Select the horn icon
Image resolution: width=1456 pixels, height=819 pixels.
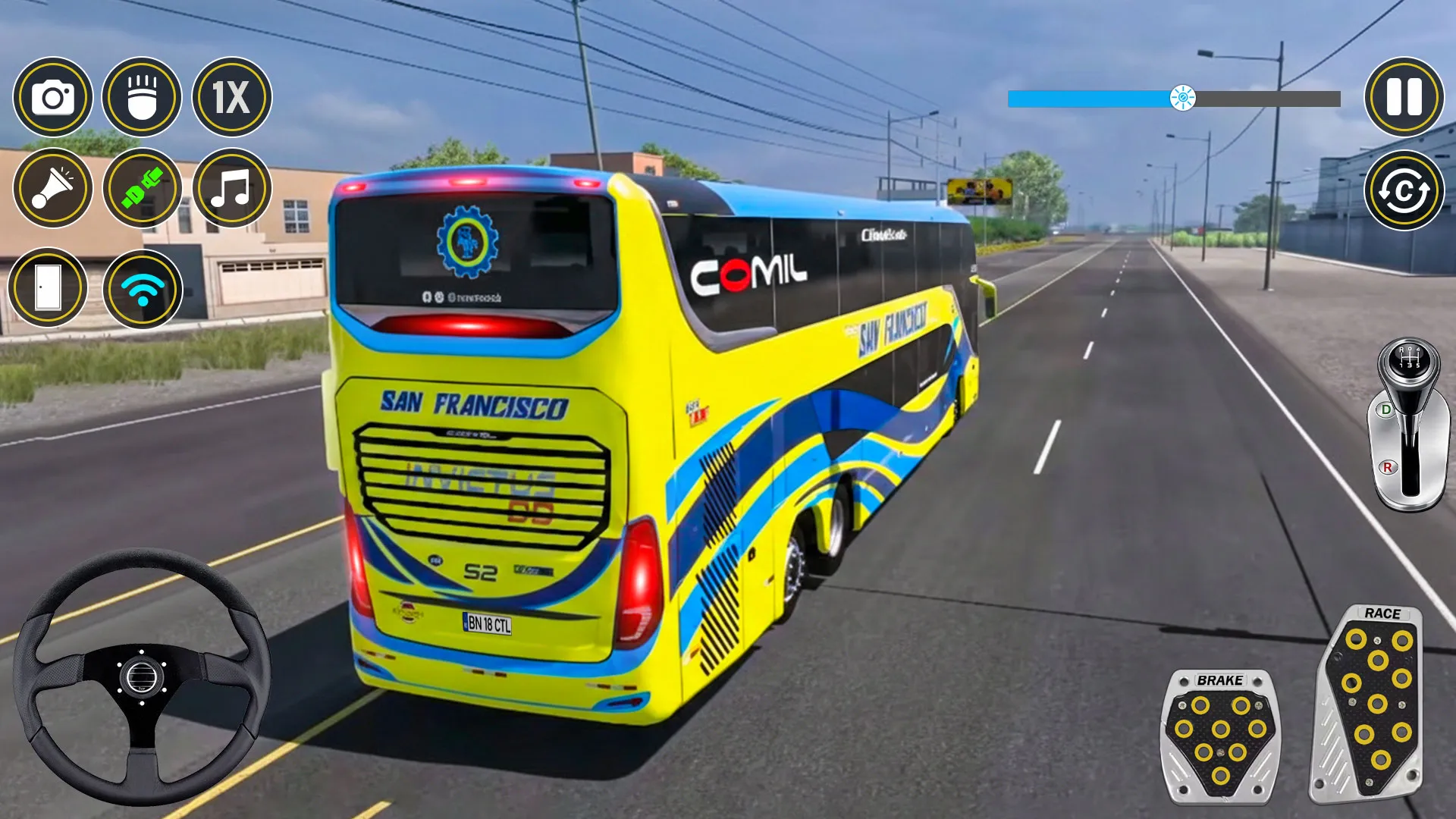pyautogui.click(x=49, y=188)
